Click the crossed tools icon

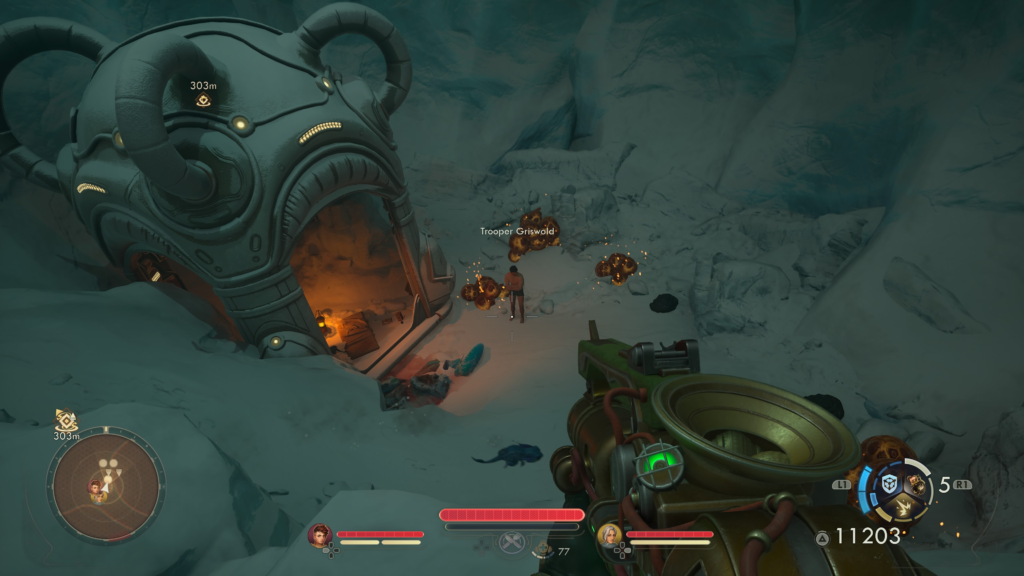[x=512, y=543]
